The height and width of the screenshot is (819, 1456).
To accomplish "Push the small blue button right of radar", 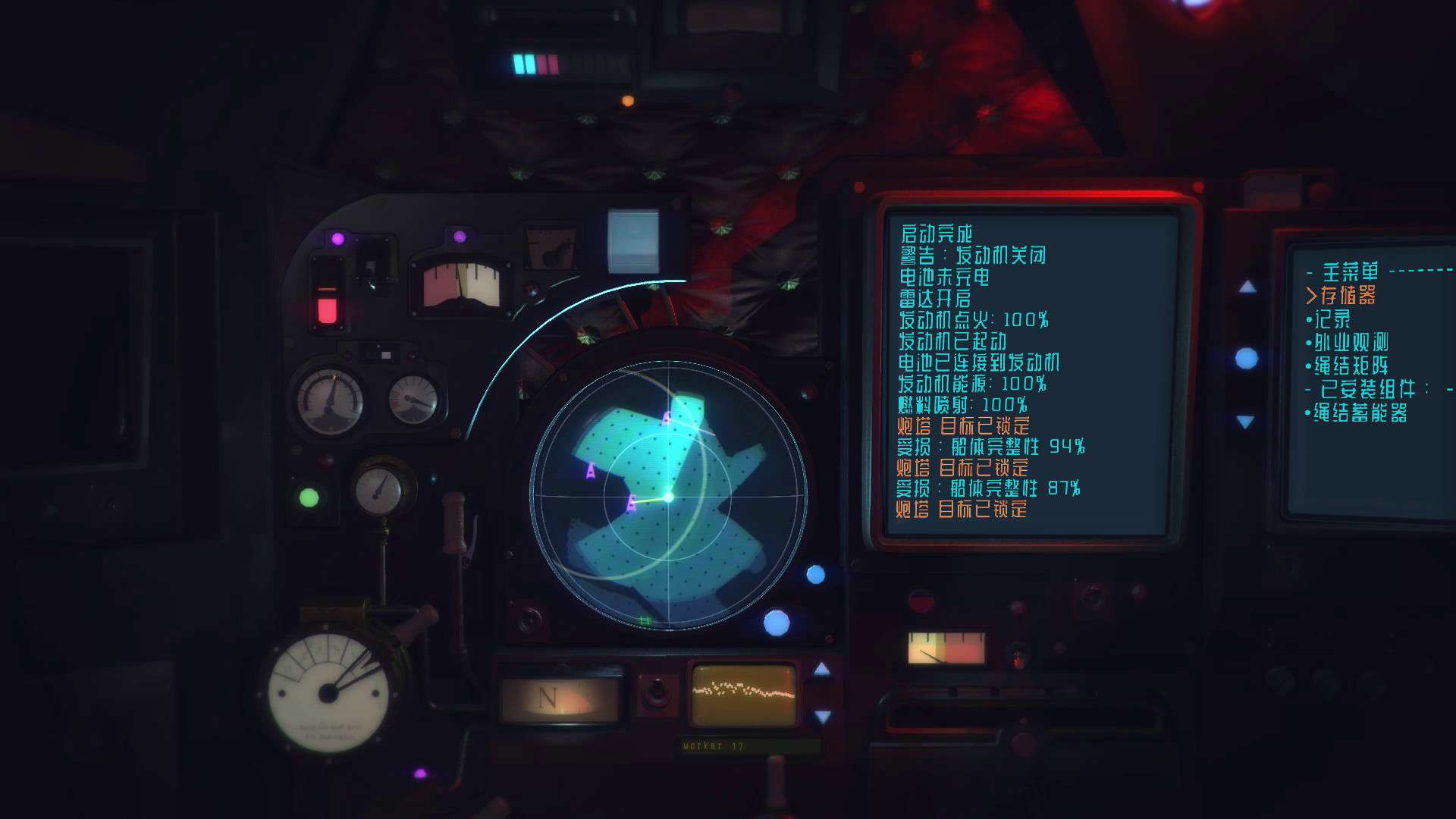I will tap(815, 575).
